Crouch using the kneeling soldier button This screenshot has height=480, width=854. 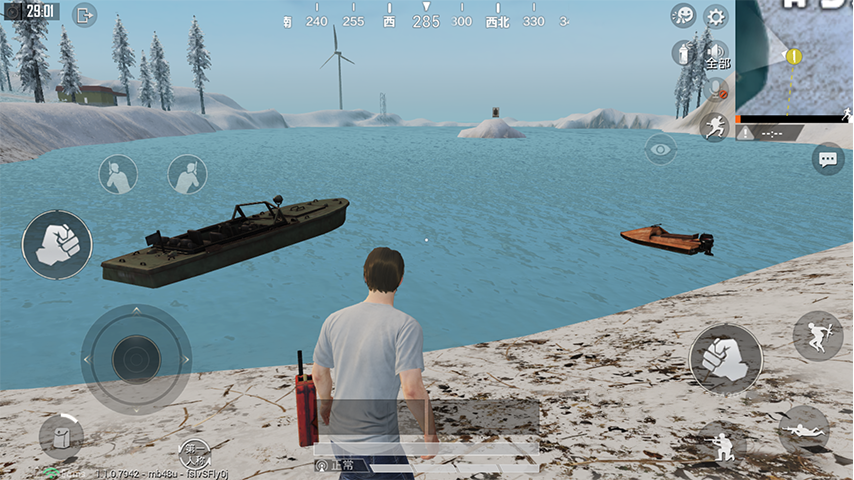click(721, 443)
